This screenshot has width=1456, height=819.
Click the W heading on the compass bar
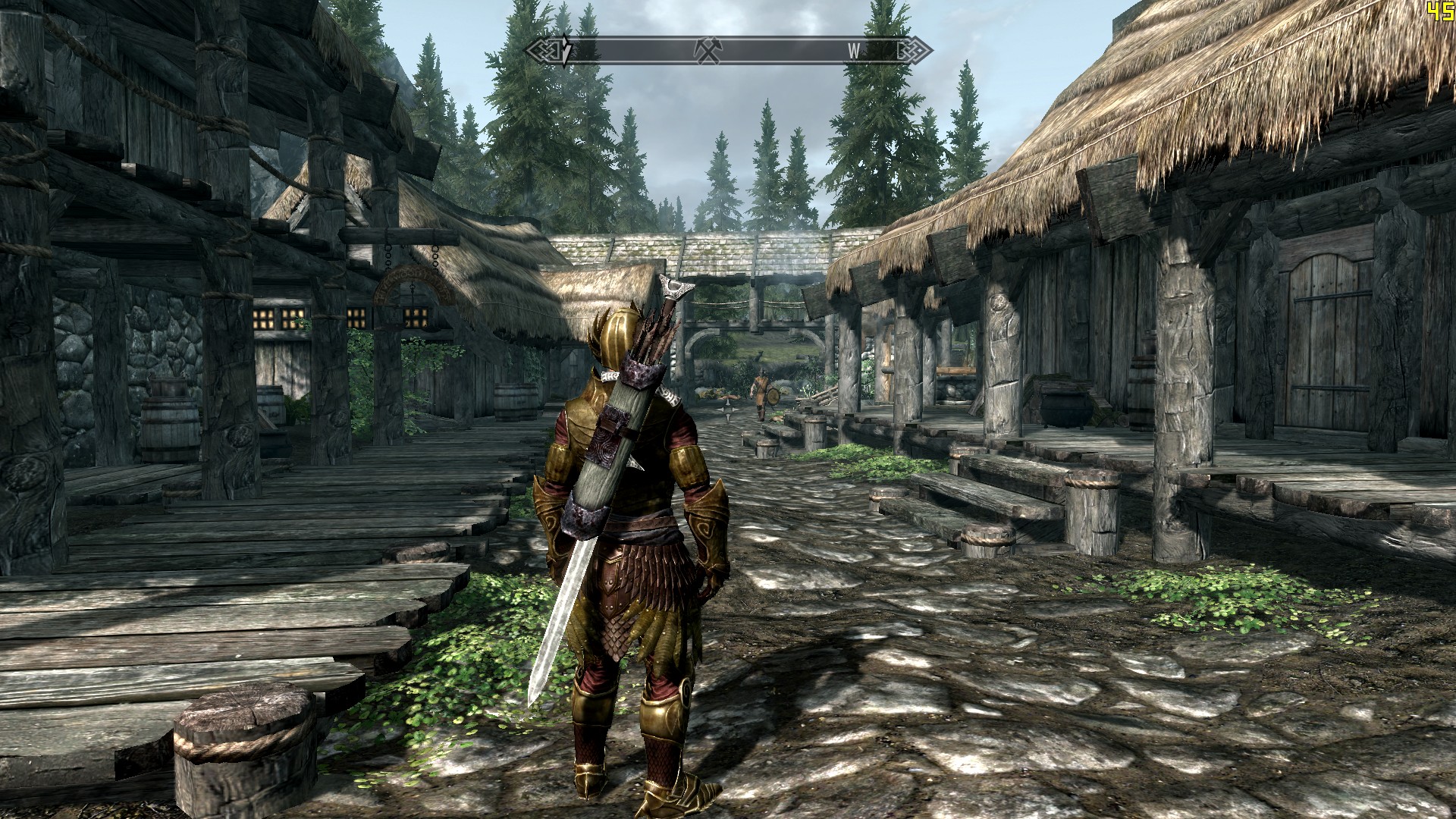854,52
